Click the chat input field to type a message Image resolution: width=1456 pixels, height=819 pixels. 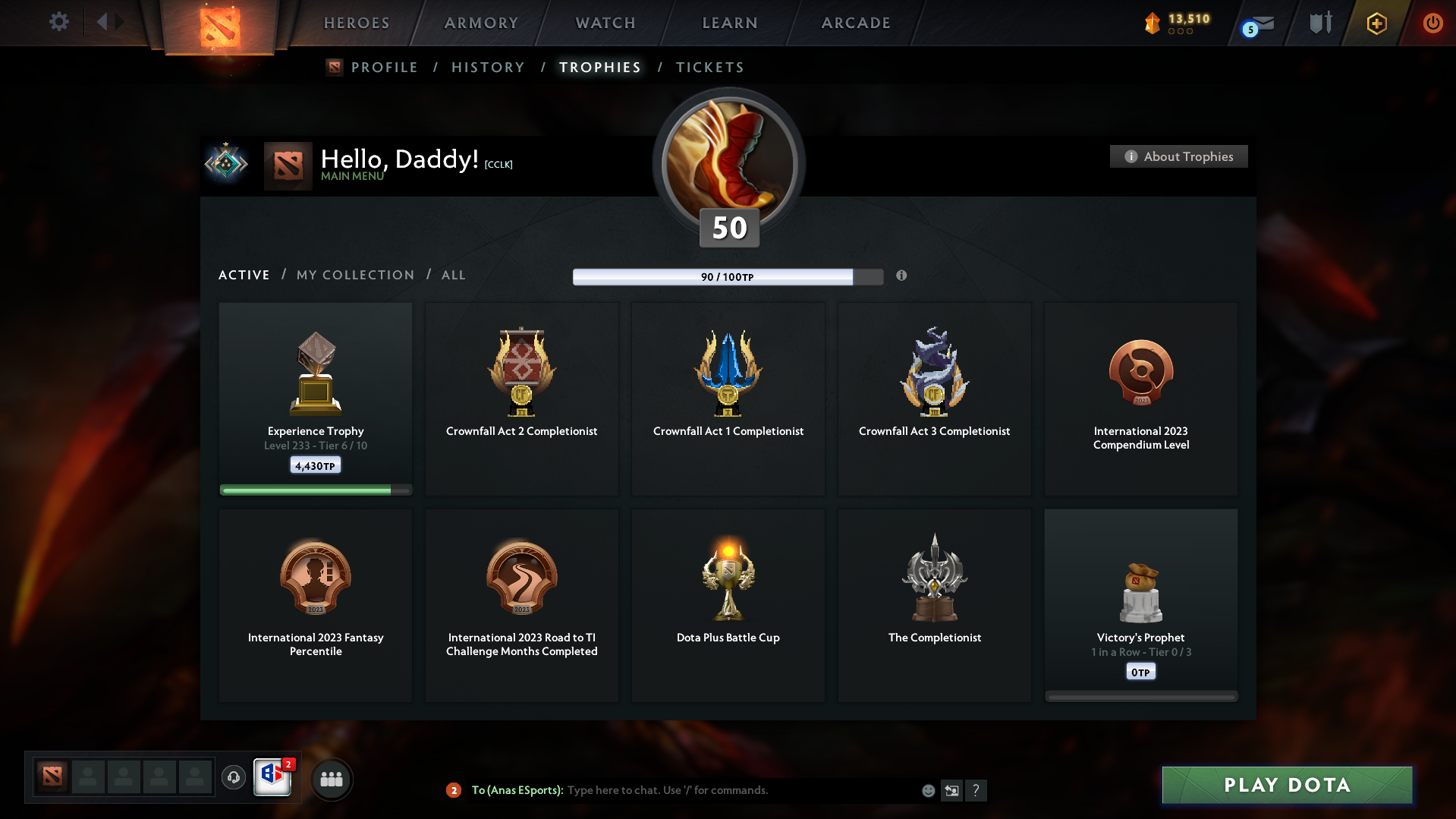pos(721,790)
